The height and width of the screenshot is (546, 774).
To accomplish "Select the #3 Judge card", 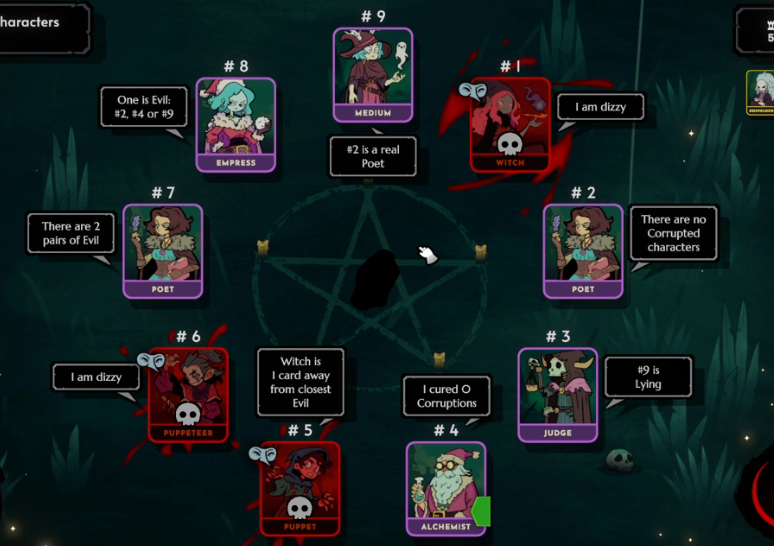I will pyautogui.click(x=558, y=394).
